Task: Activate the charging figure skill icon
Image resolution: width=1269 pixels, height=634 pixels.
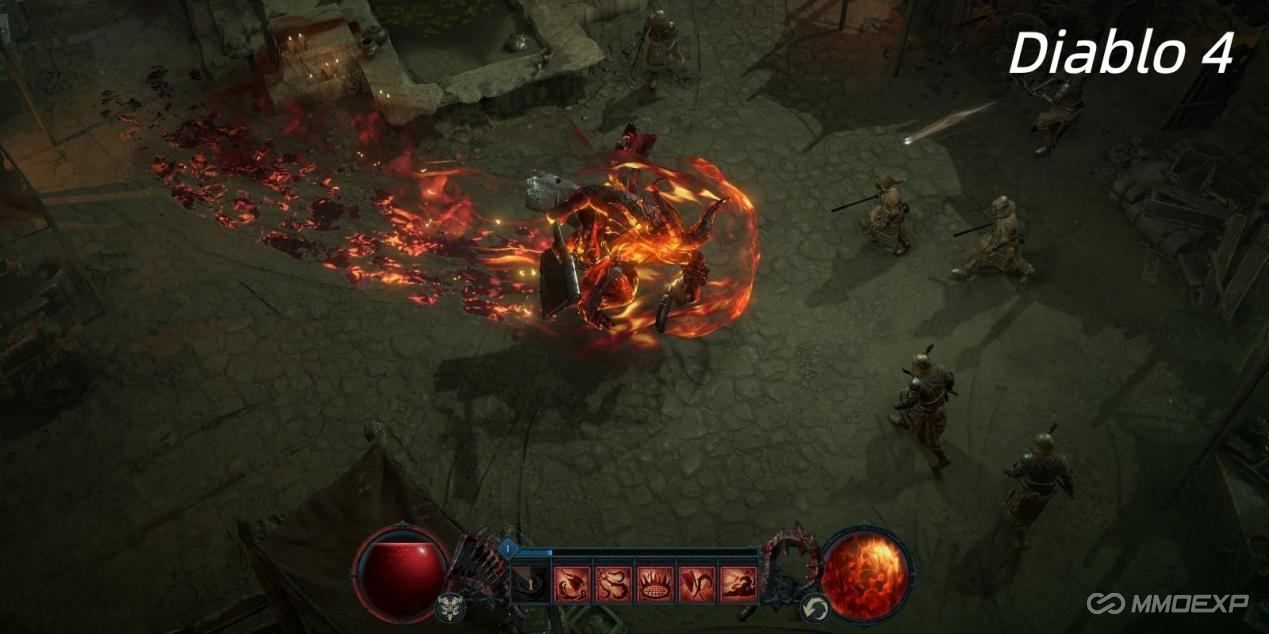Action: 738,584
